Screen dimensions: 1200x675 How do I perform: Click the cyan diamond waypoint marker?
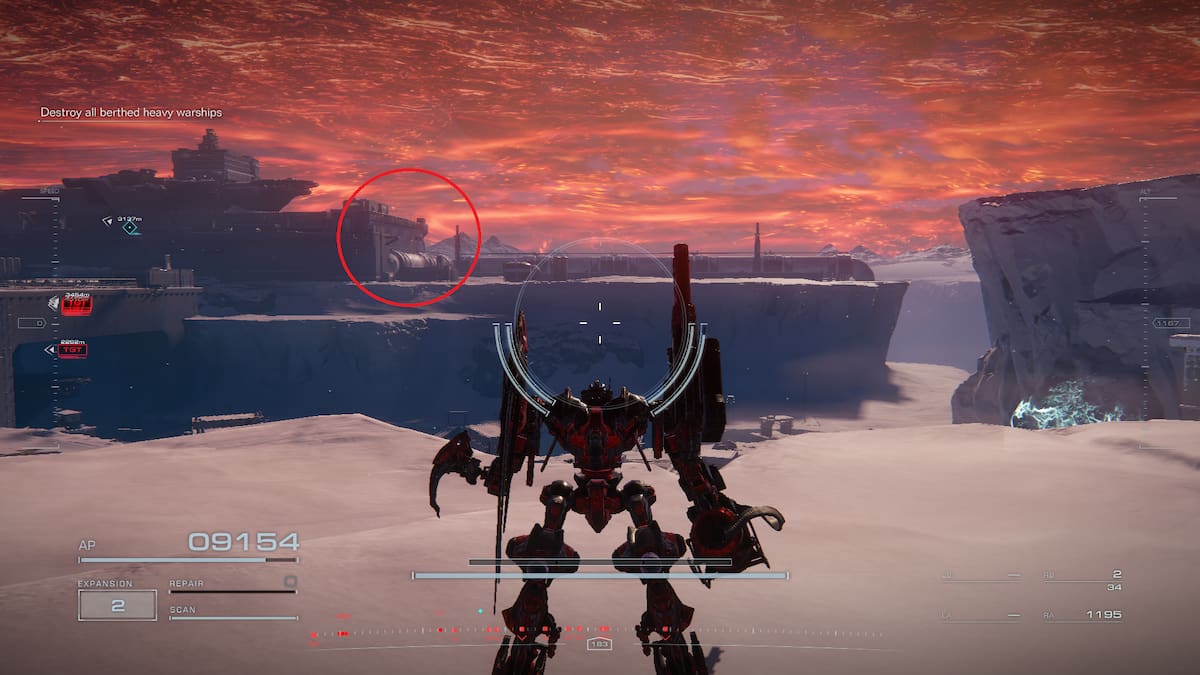pyautogui.click(x=129, y=228)
